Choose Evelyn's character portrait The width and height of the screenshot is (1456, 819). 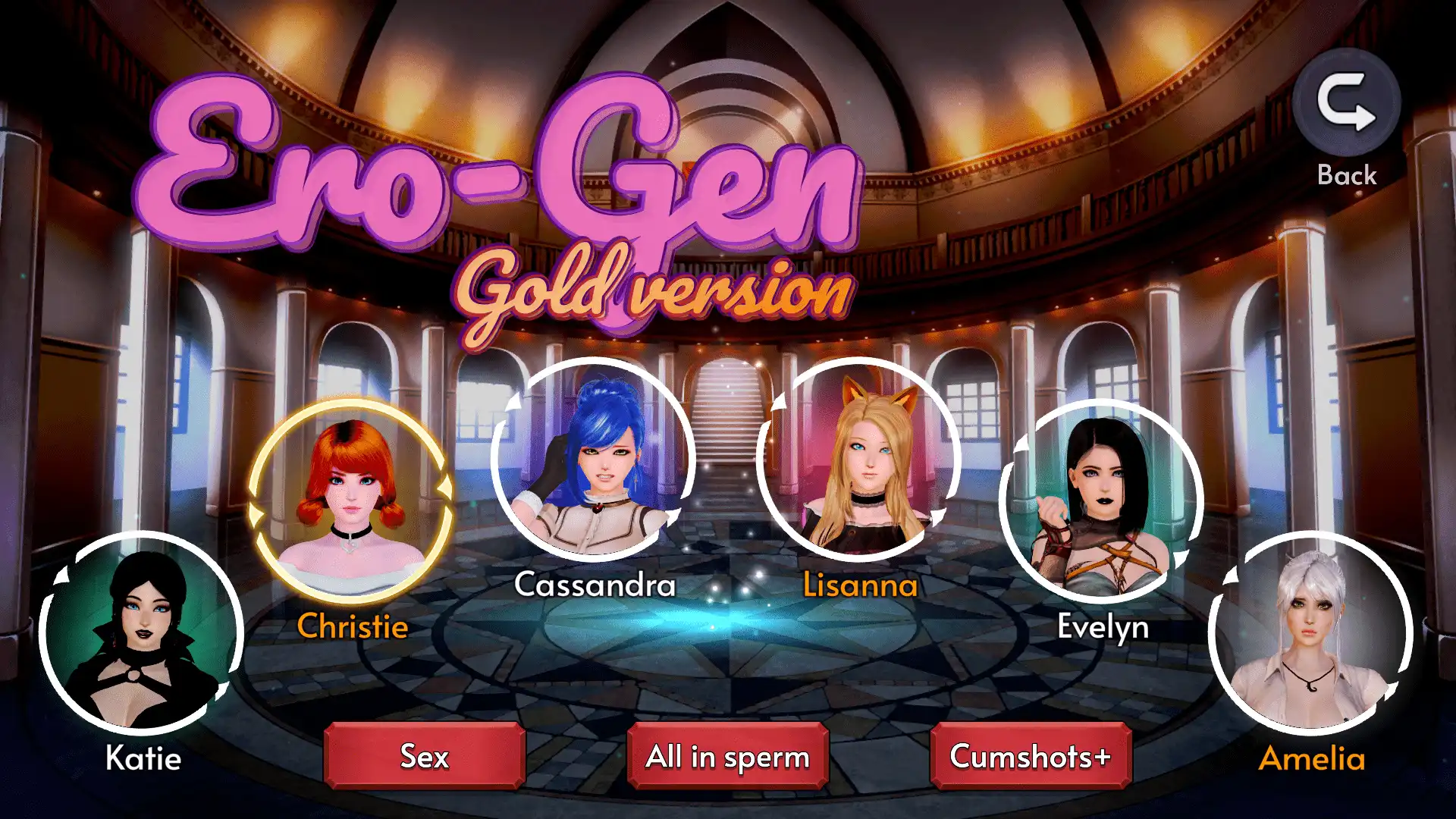coord(1102,501)
